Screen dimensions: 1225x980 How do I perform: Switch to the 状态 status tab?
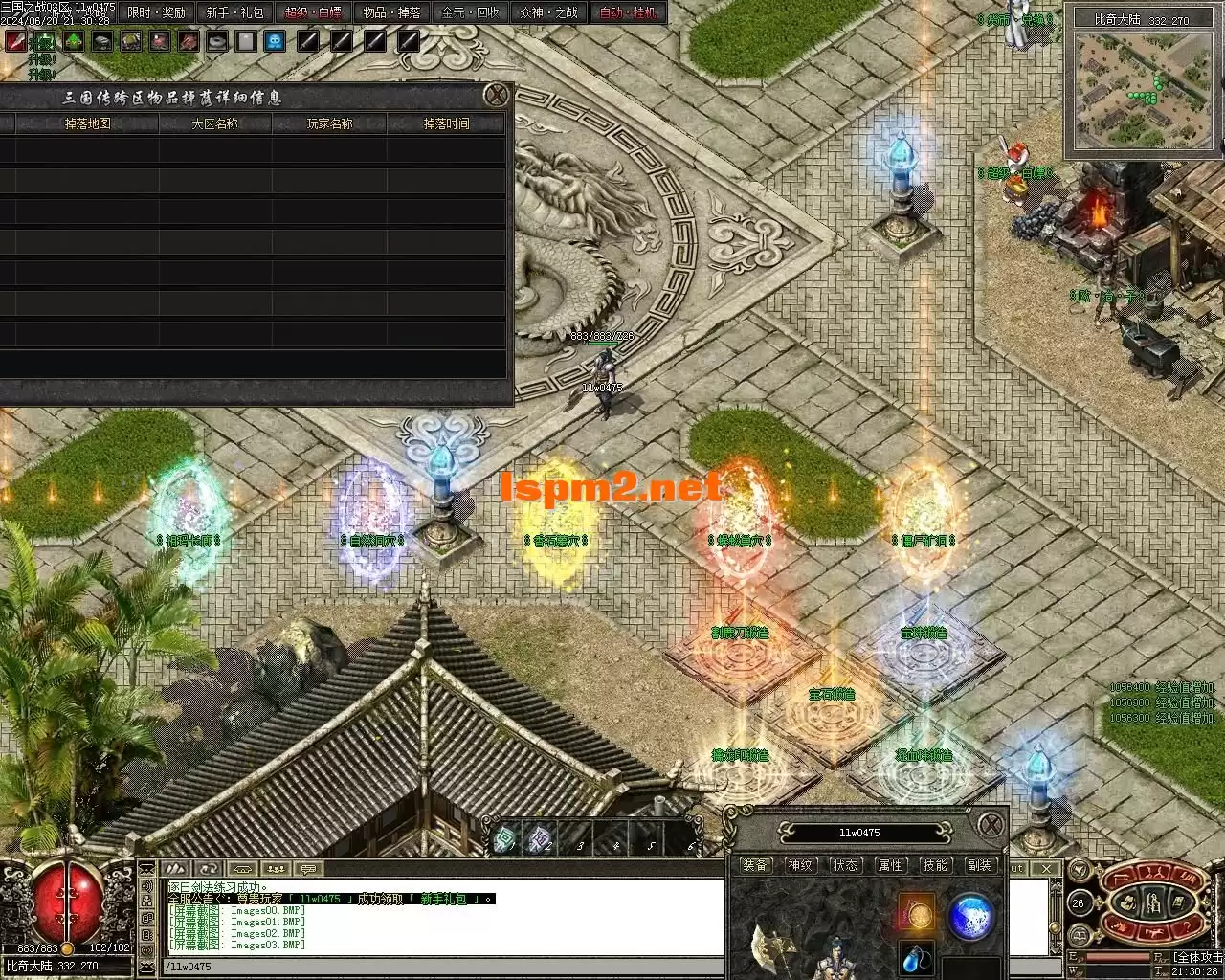tap(845, 865)
